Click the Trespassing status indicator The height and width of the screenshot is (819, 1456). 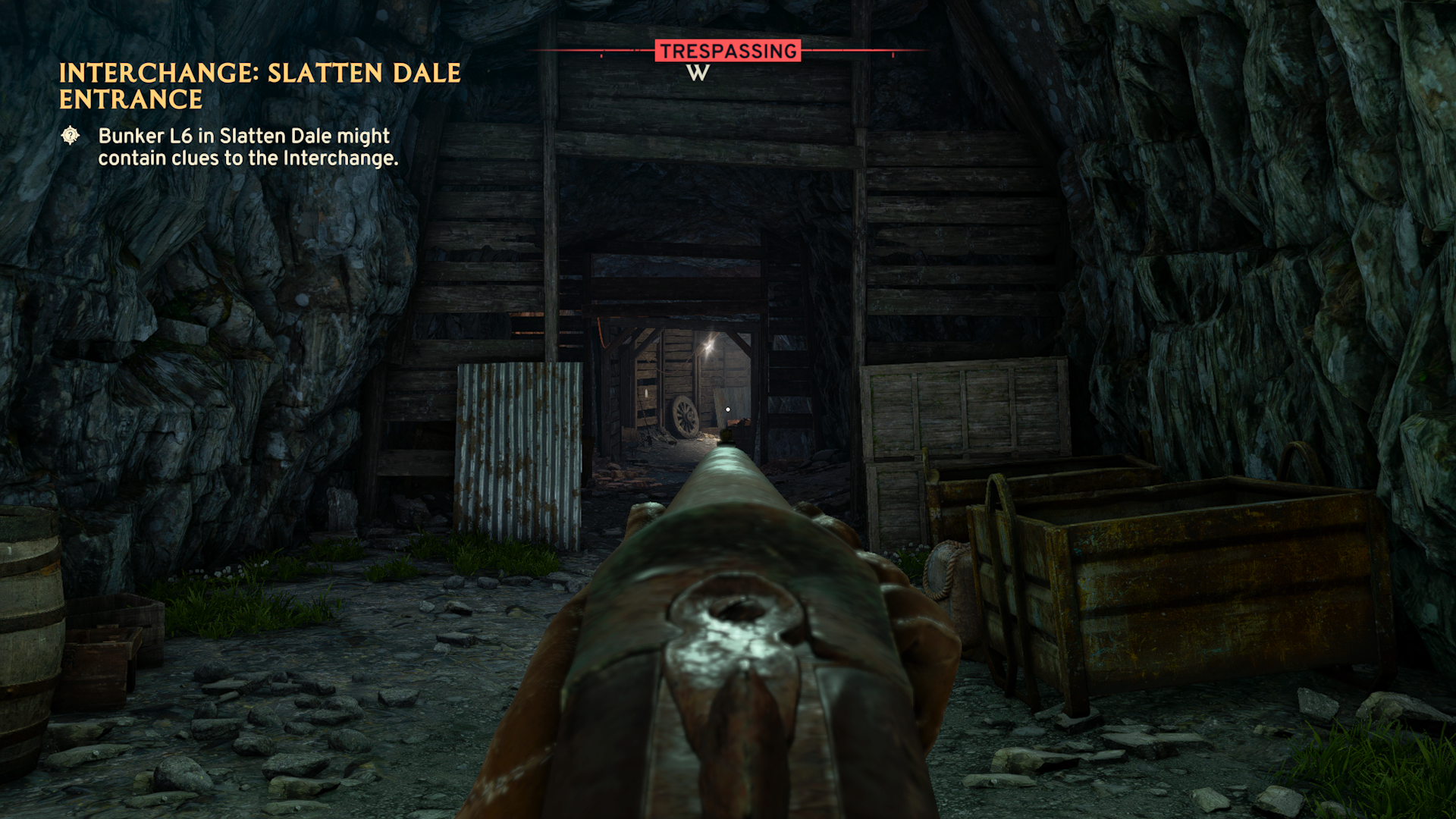[728, 51]
